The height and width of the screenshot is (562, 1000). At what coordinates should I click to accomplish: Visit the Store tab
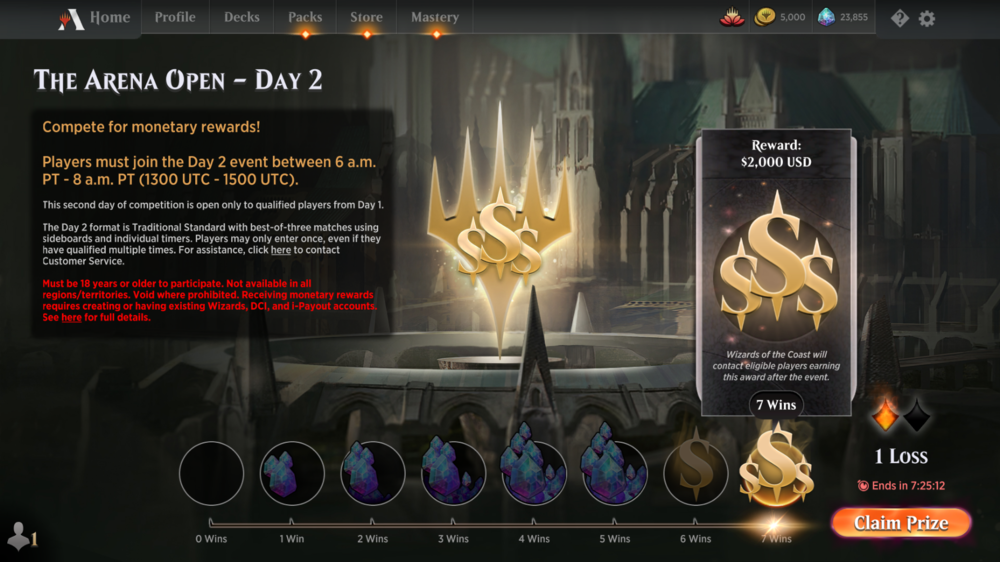(366, 18)
